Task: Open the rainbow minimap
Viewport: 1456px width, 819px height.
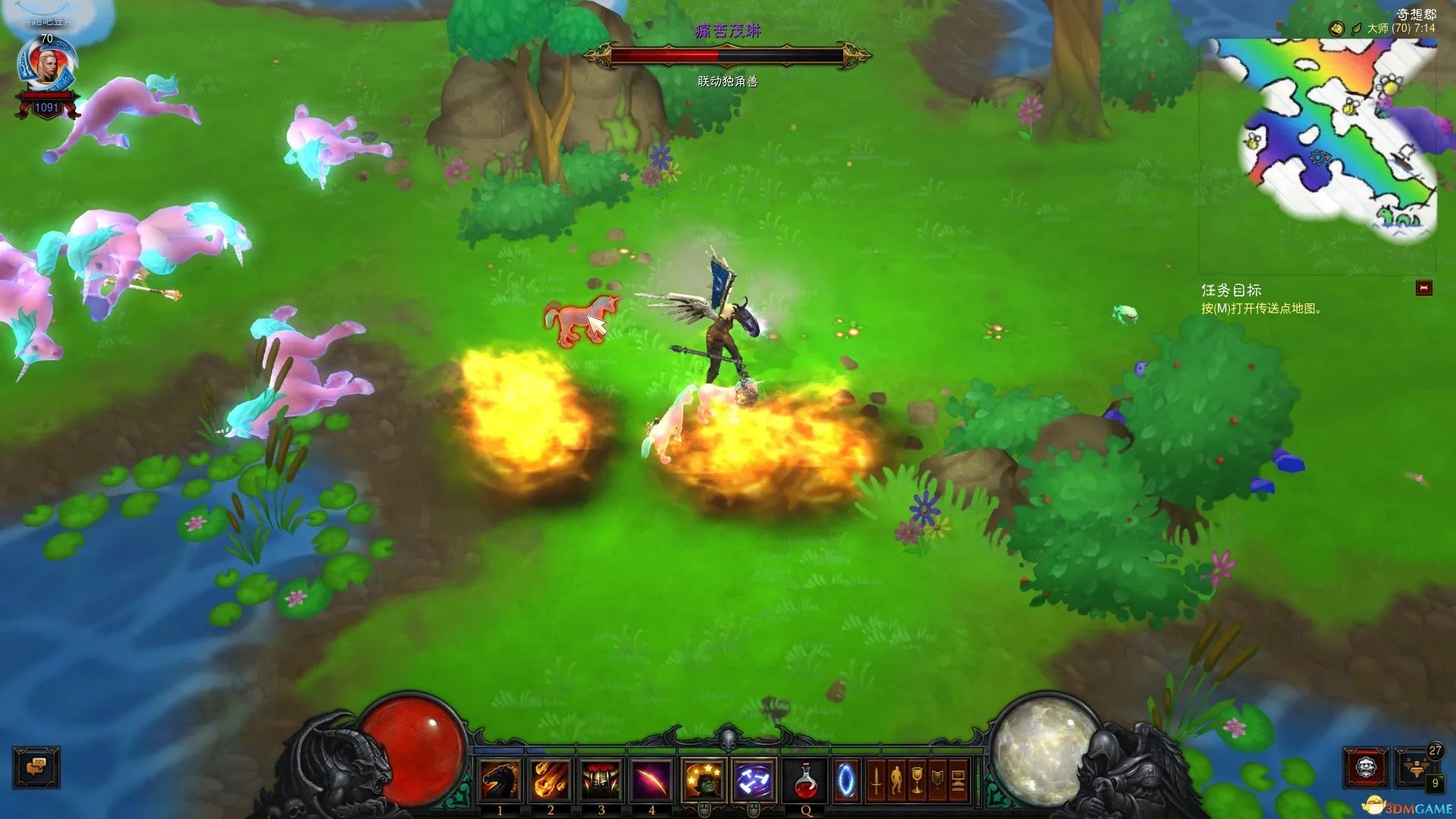Action: (1336, 136)
